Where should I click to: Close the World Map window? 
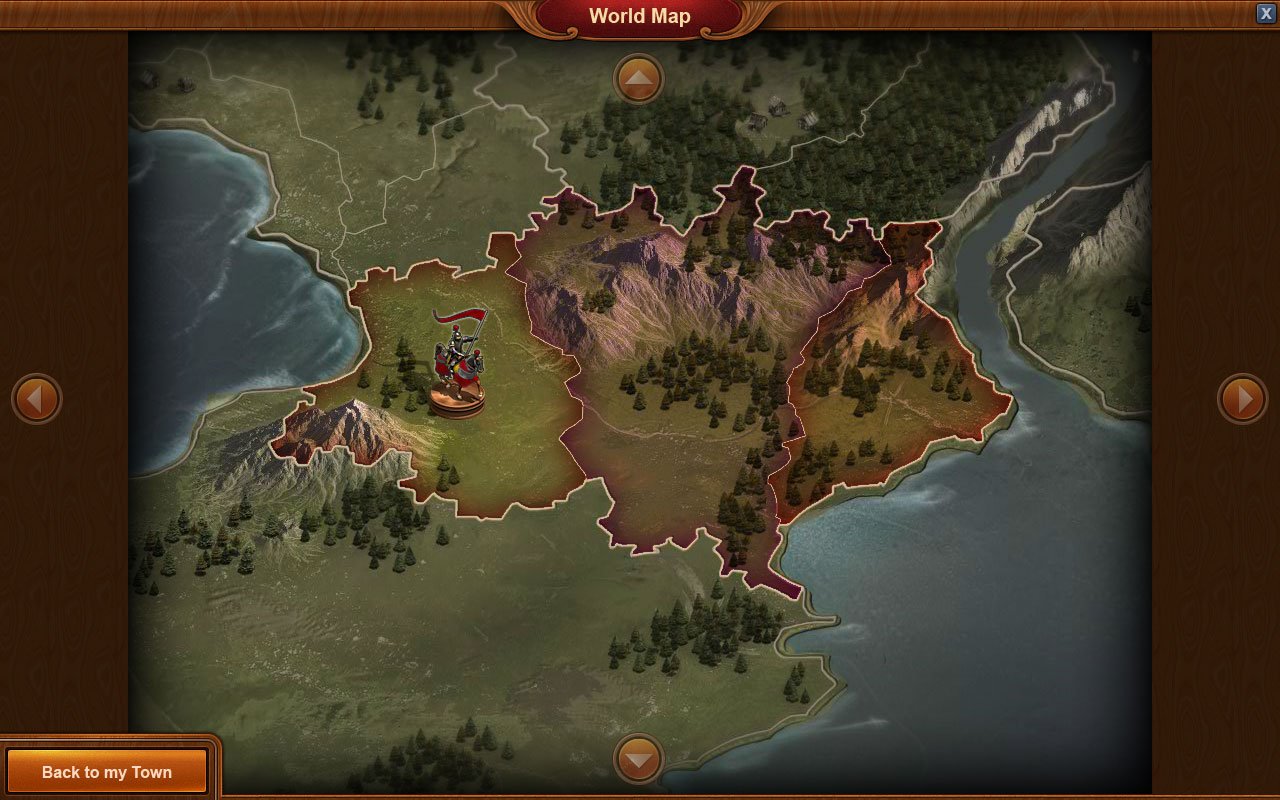tap(1264, 13)
